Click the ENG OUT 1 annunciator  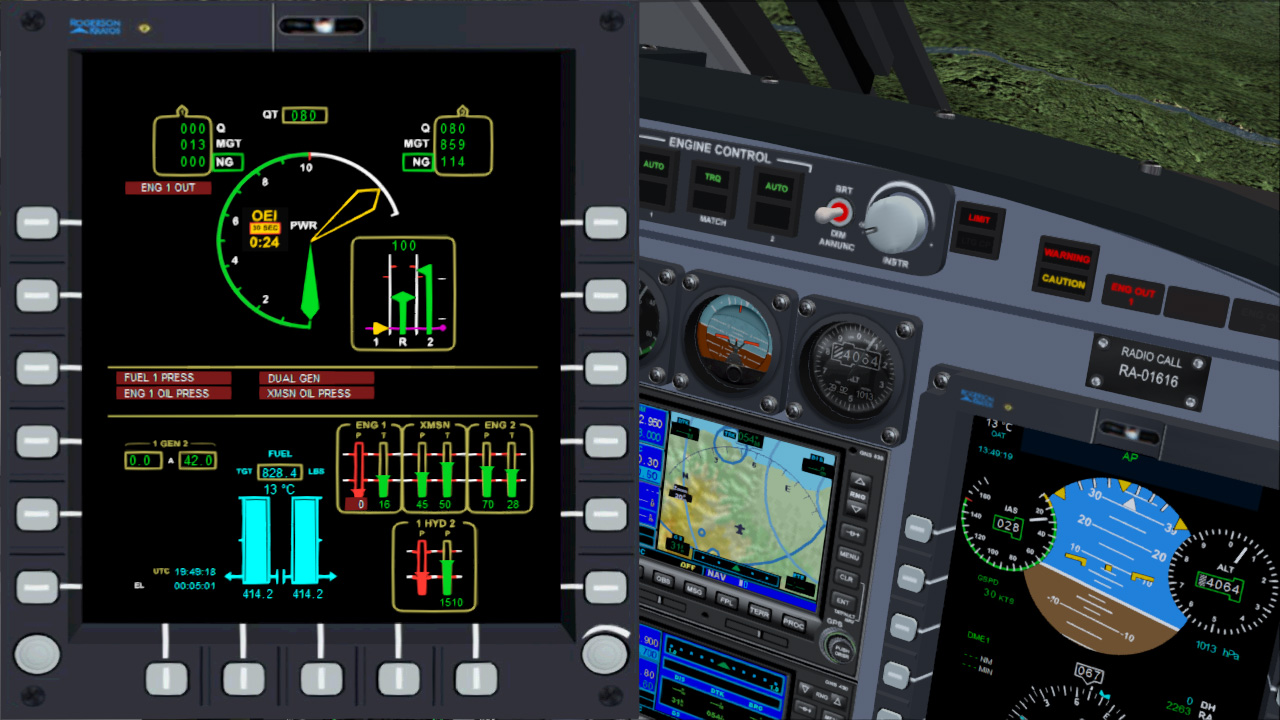point(1132,293)
